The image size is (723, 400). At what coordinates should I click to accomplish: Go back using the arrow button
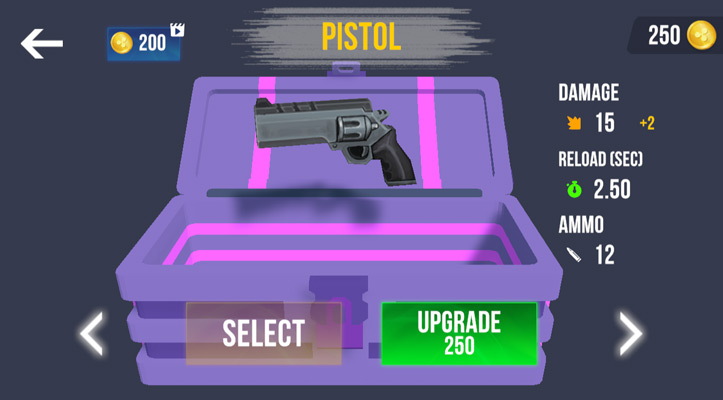pos(42,43)
